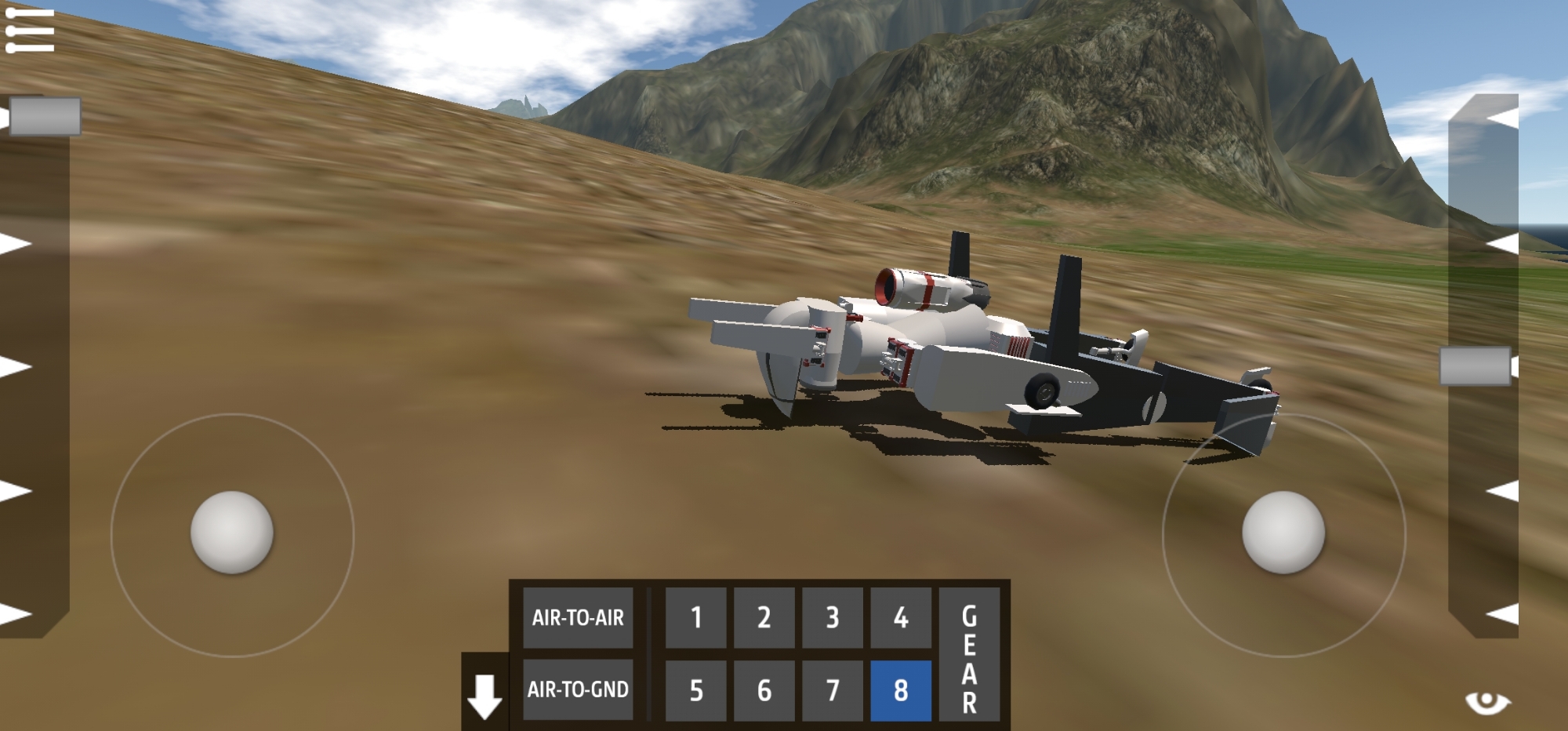Toggle activation group 5
The image size is (1568, 731).
tap(696, 690)
